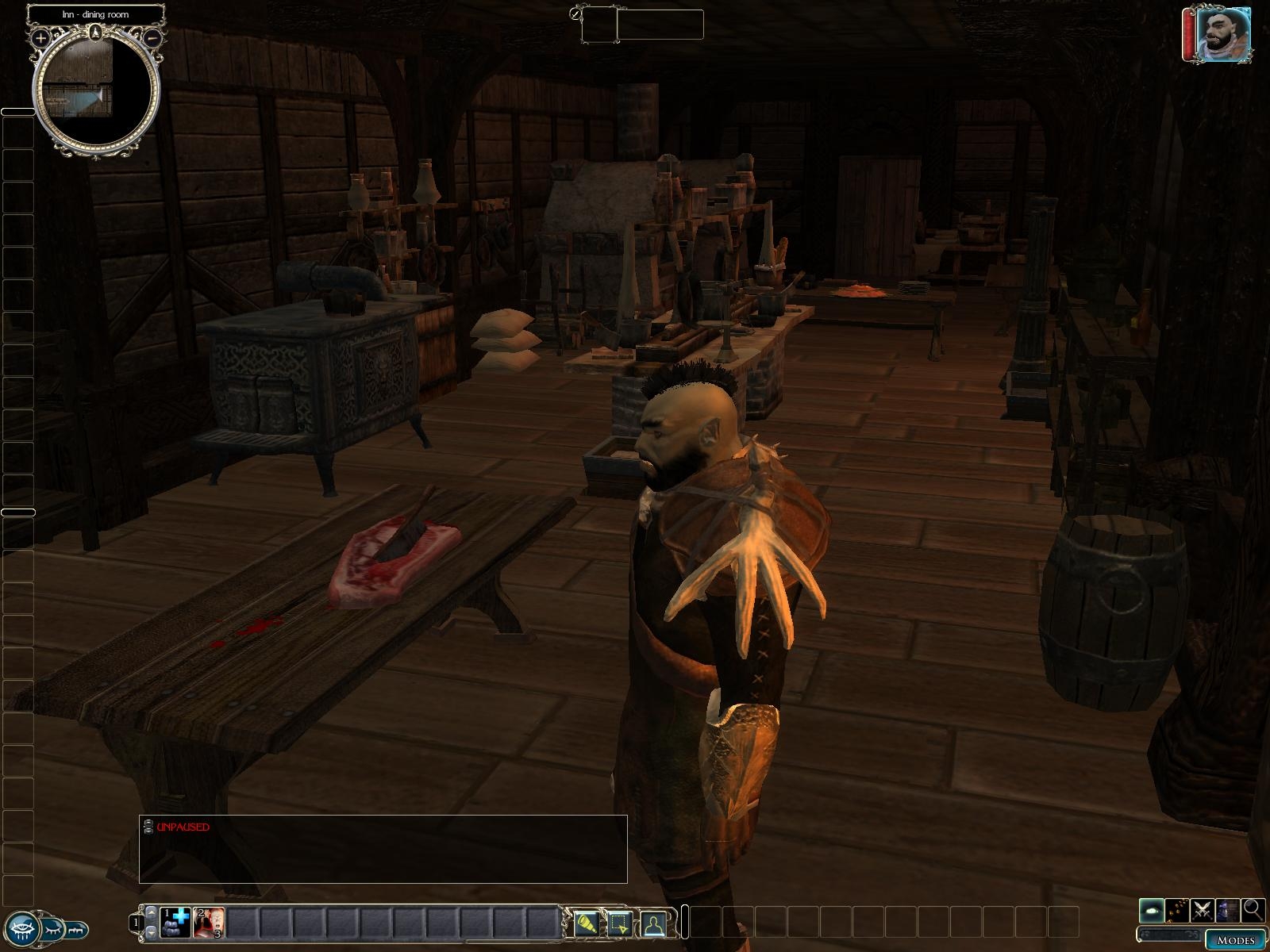The width and height of the screenshot is (1270, 952).
Task: Toggle the crossed swords combat mode
Action: click(1203, 909)
